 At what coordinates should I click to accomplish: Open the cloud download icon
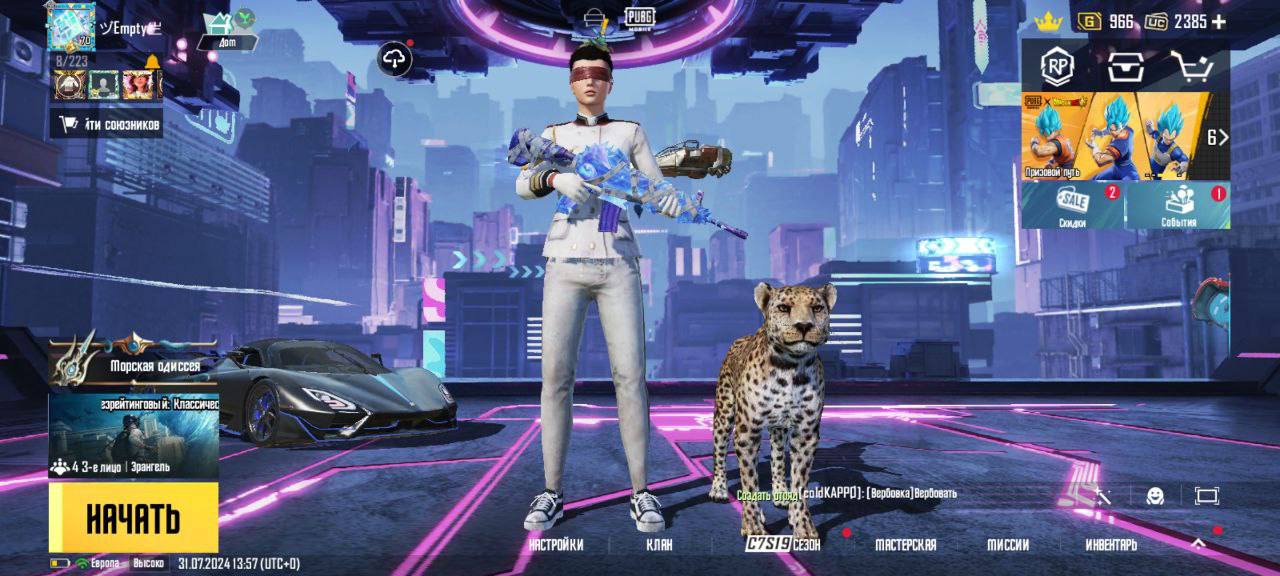(395, 60)
